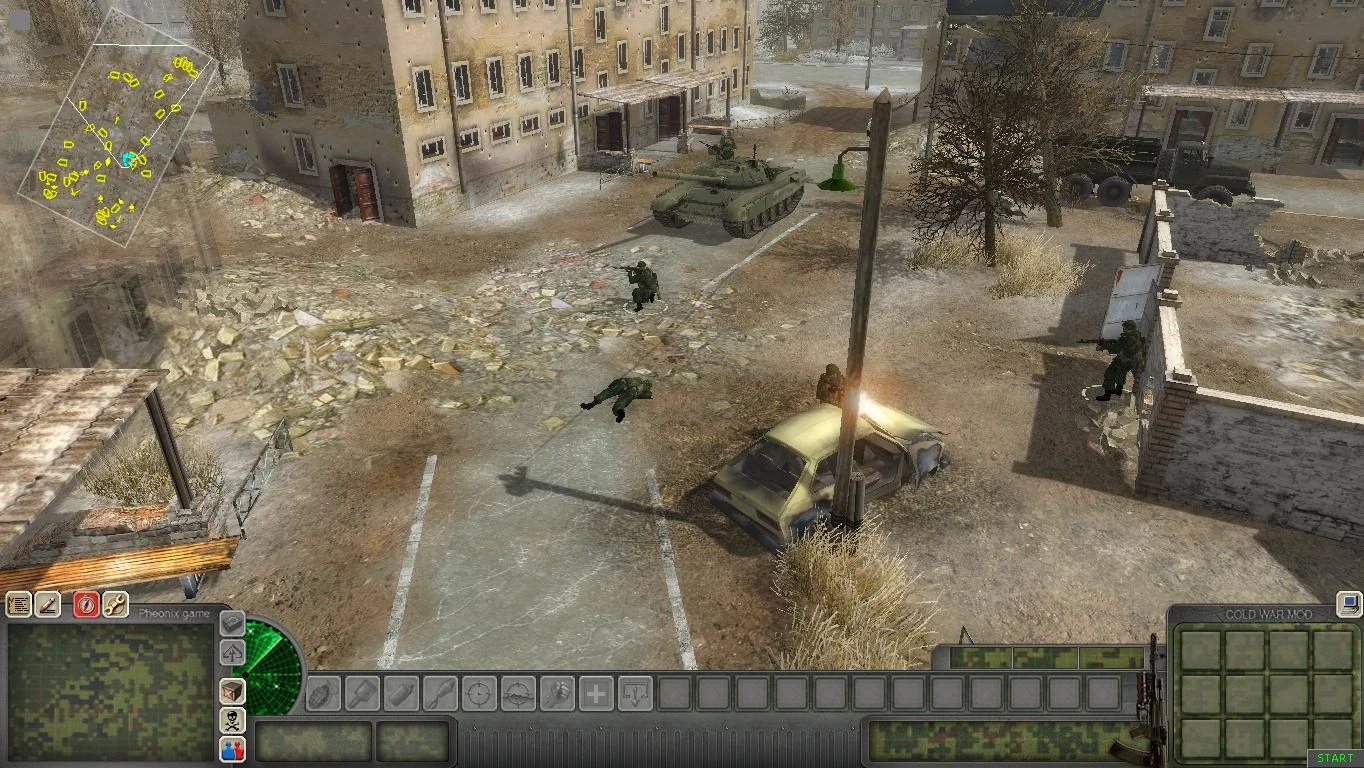This screenshot has width=1364, height=768.
Task: Toggle the skull and crossbones mode
Action: coord(230,719)
